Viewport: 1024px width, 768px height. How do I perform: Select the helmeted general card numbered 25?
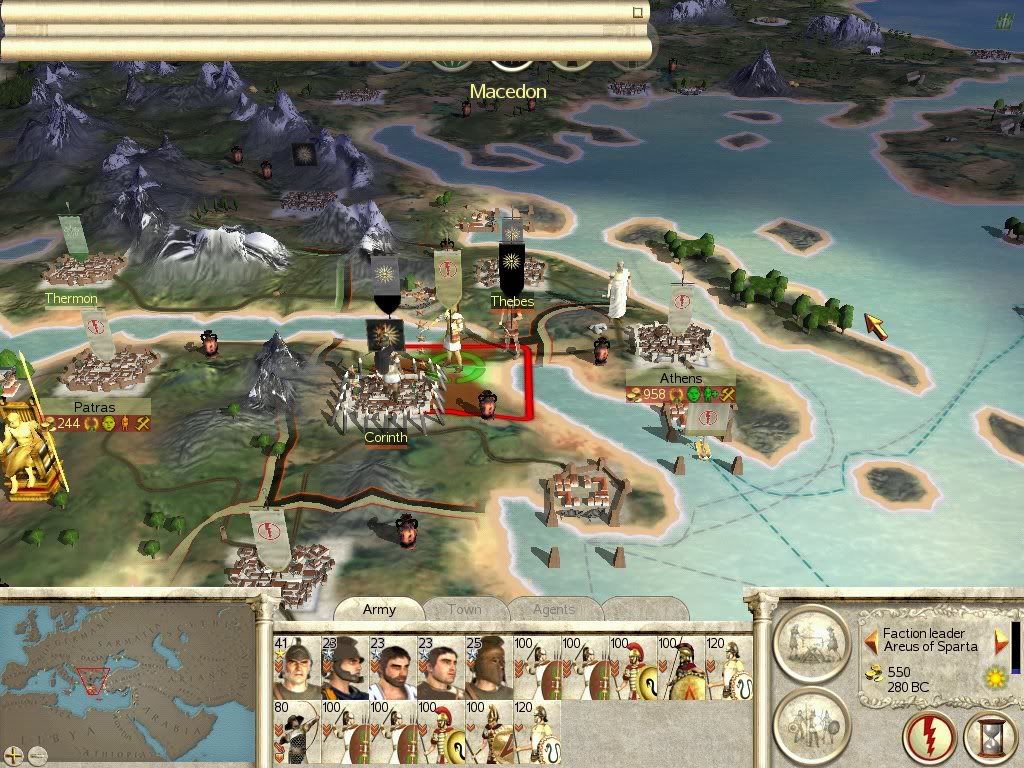pos(489,667)
